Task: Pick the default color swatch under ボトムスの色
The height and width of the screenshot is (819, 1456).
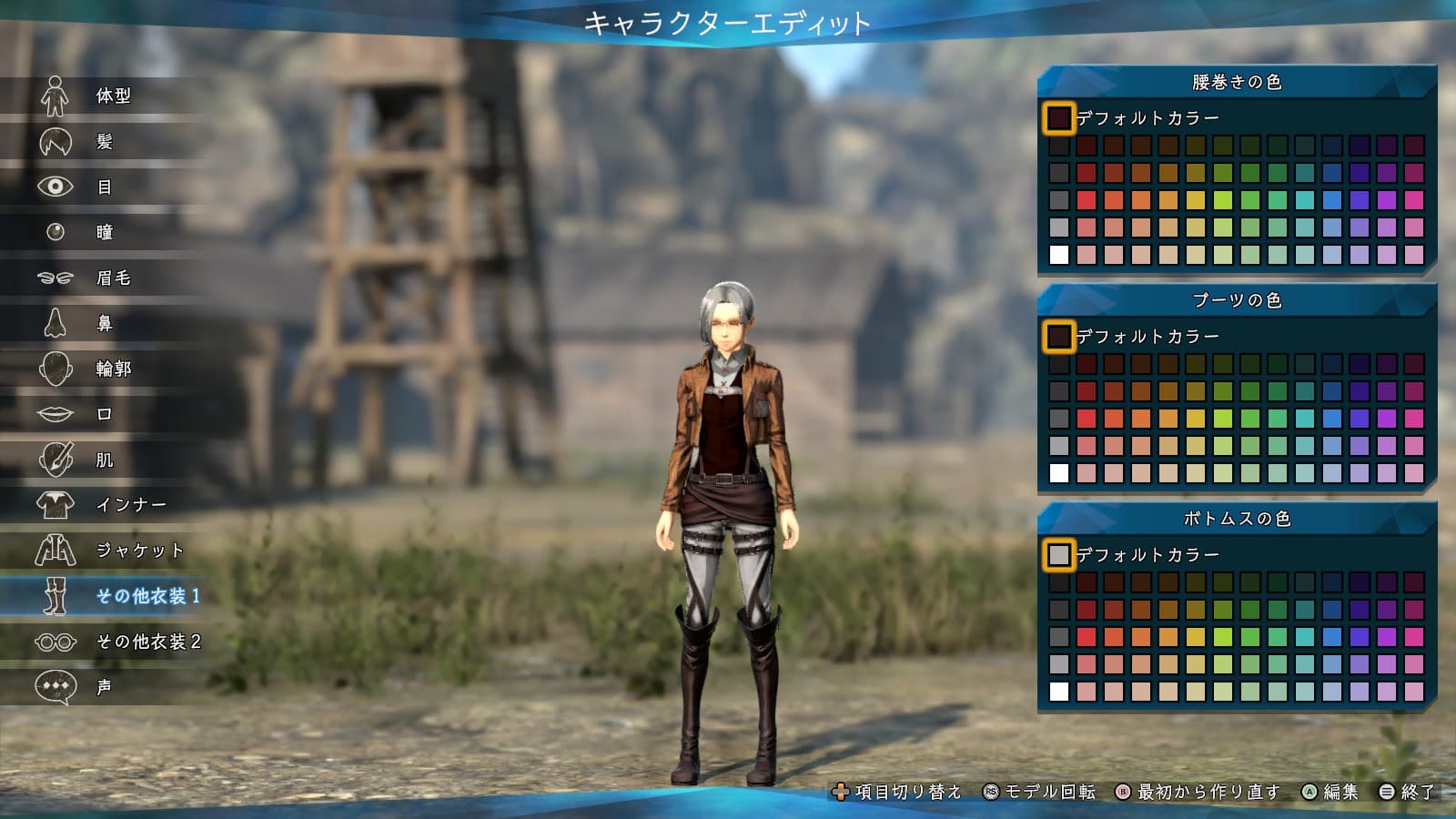Action: (x=1059, y=555)
